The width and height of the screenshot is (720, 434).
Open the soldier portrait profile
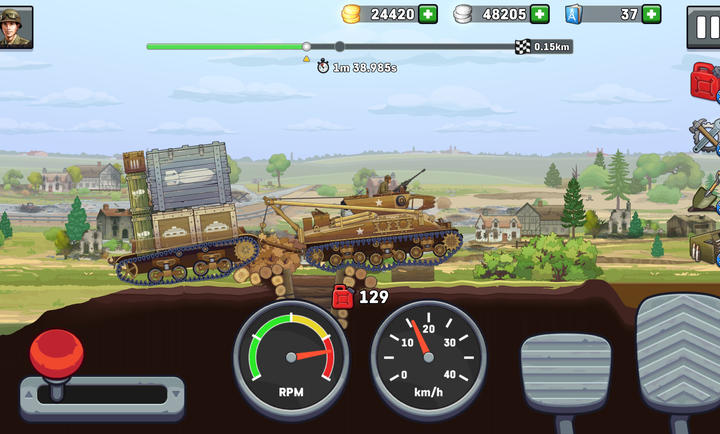coord(17,25)
